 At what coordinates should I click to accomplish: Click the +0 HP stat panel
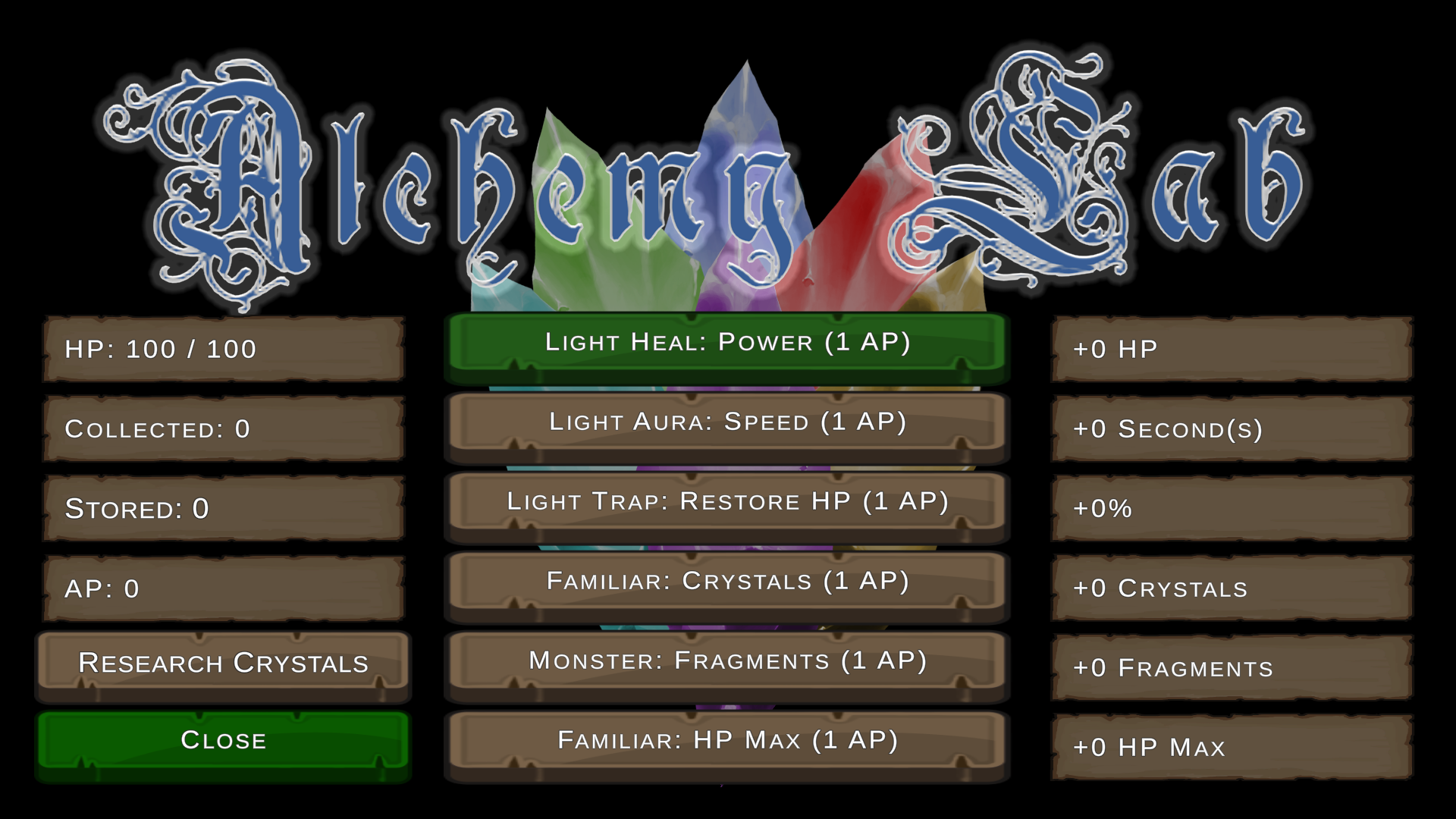click(x=1230, y=350)
